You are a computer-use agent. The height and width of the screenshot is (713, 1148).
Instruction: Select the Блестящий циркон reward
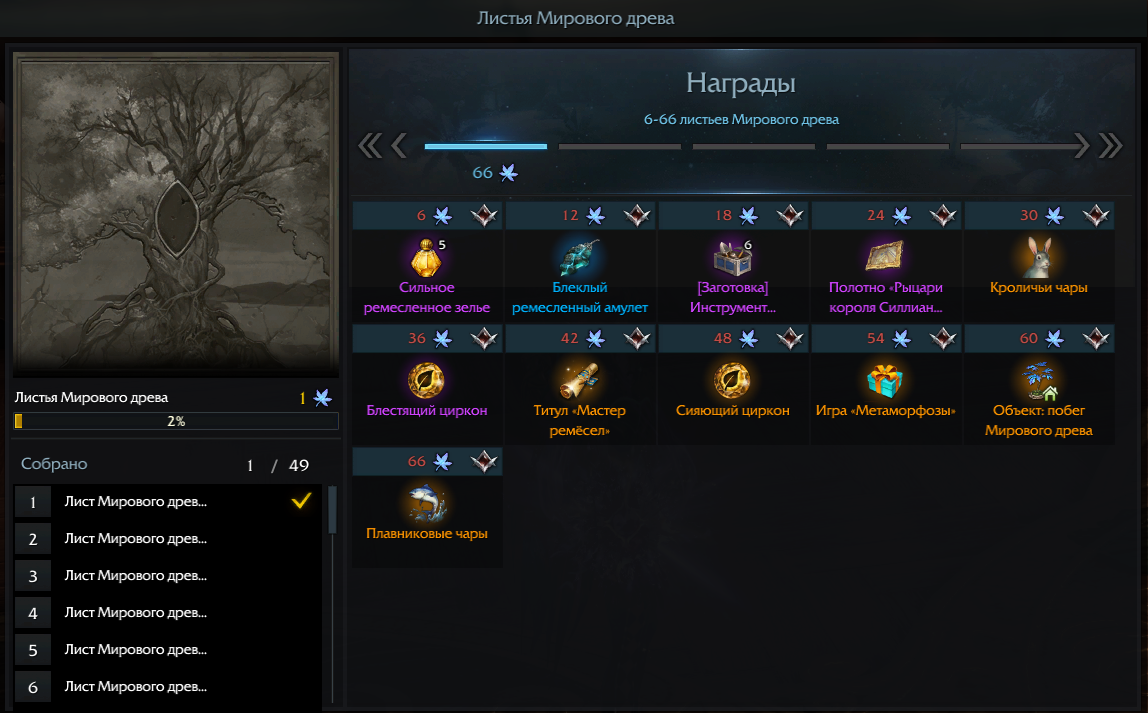(427, 380)
